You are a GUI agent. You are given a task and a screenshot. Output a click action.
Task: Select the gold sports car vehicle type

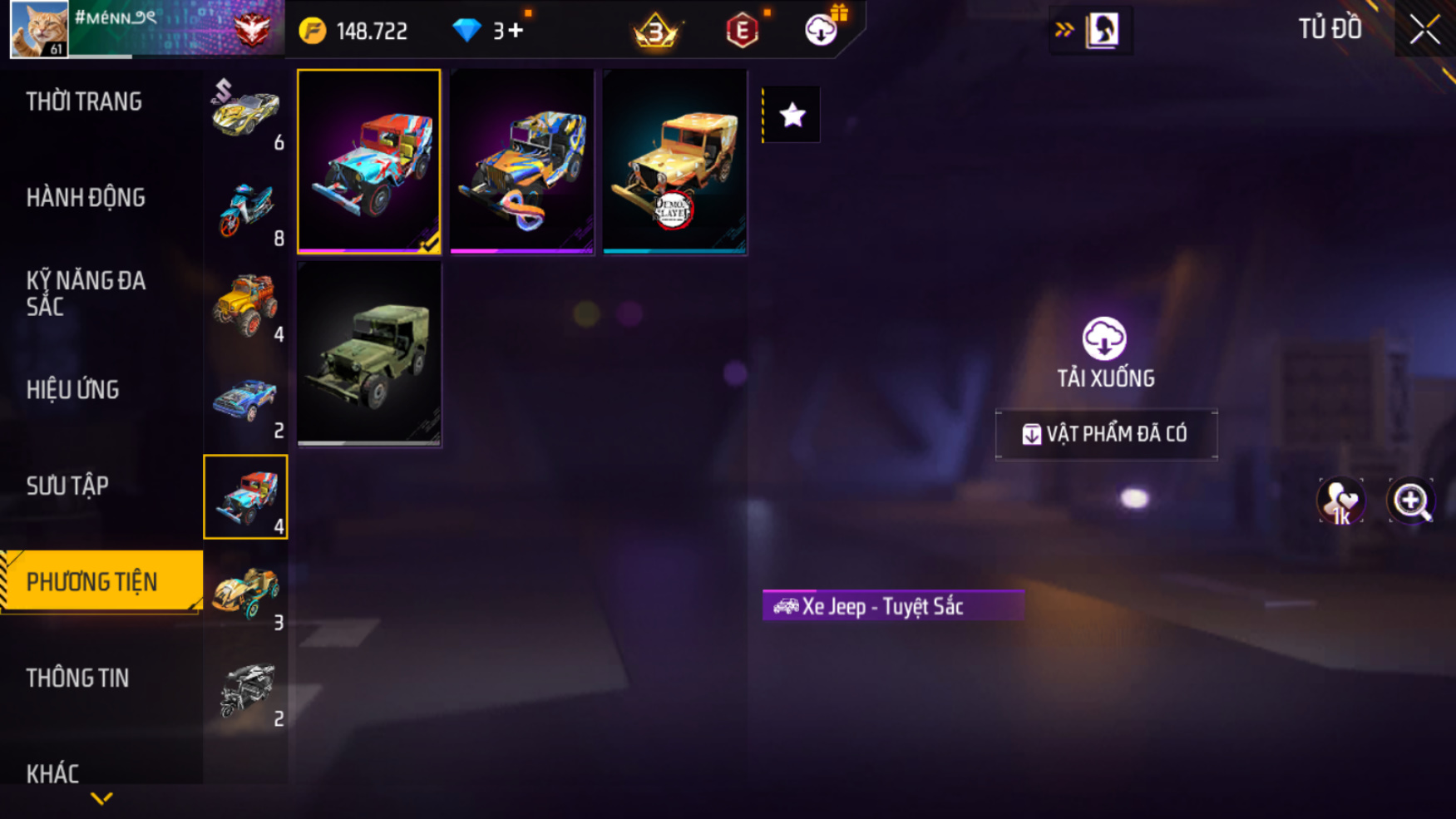pos(245,114)
